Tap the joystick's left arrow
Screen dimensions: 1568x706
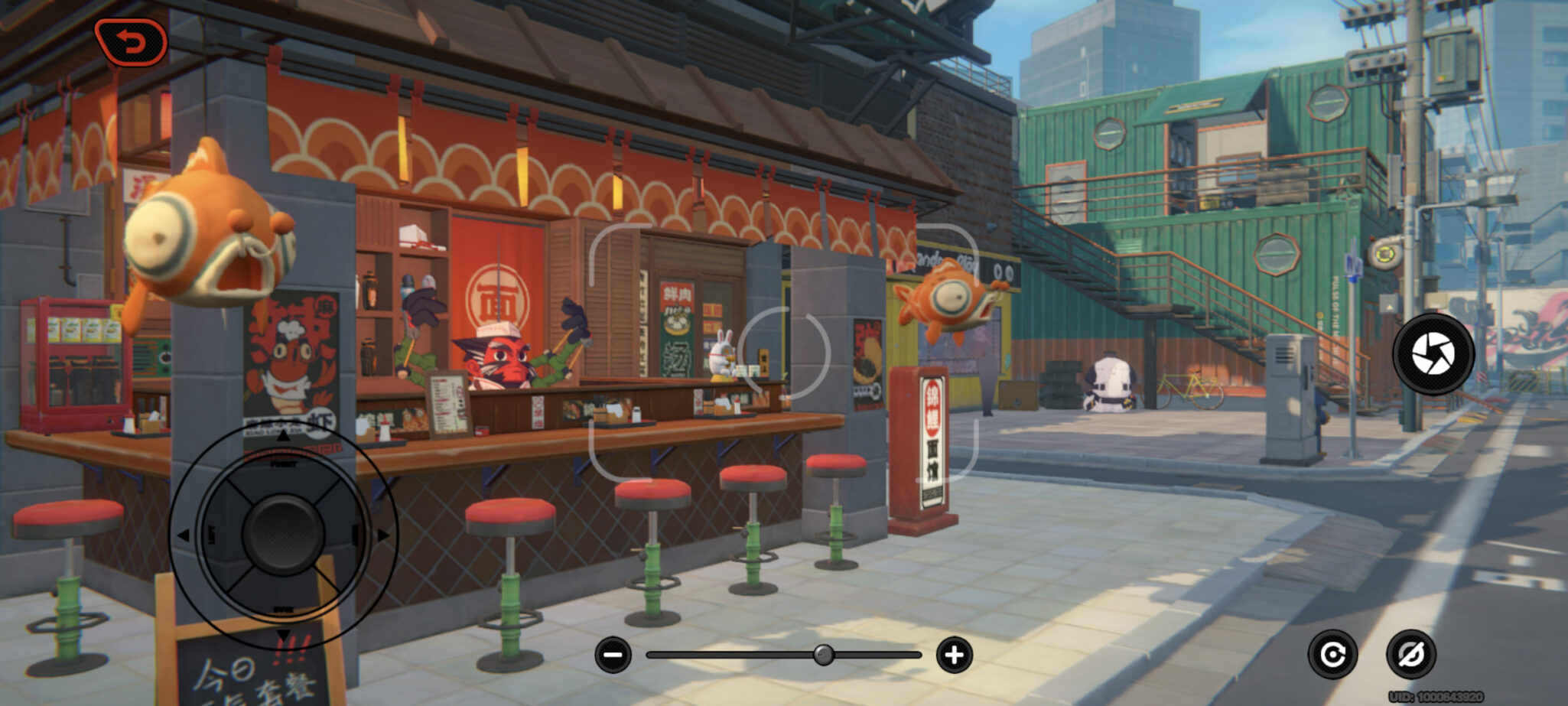[184, 535]
